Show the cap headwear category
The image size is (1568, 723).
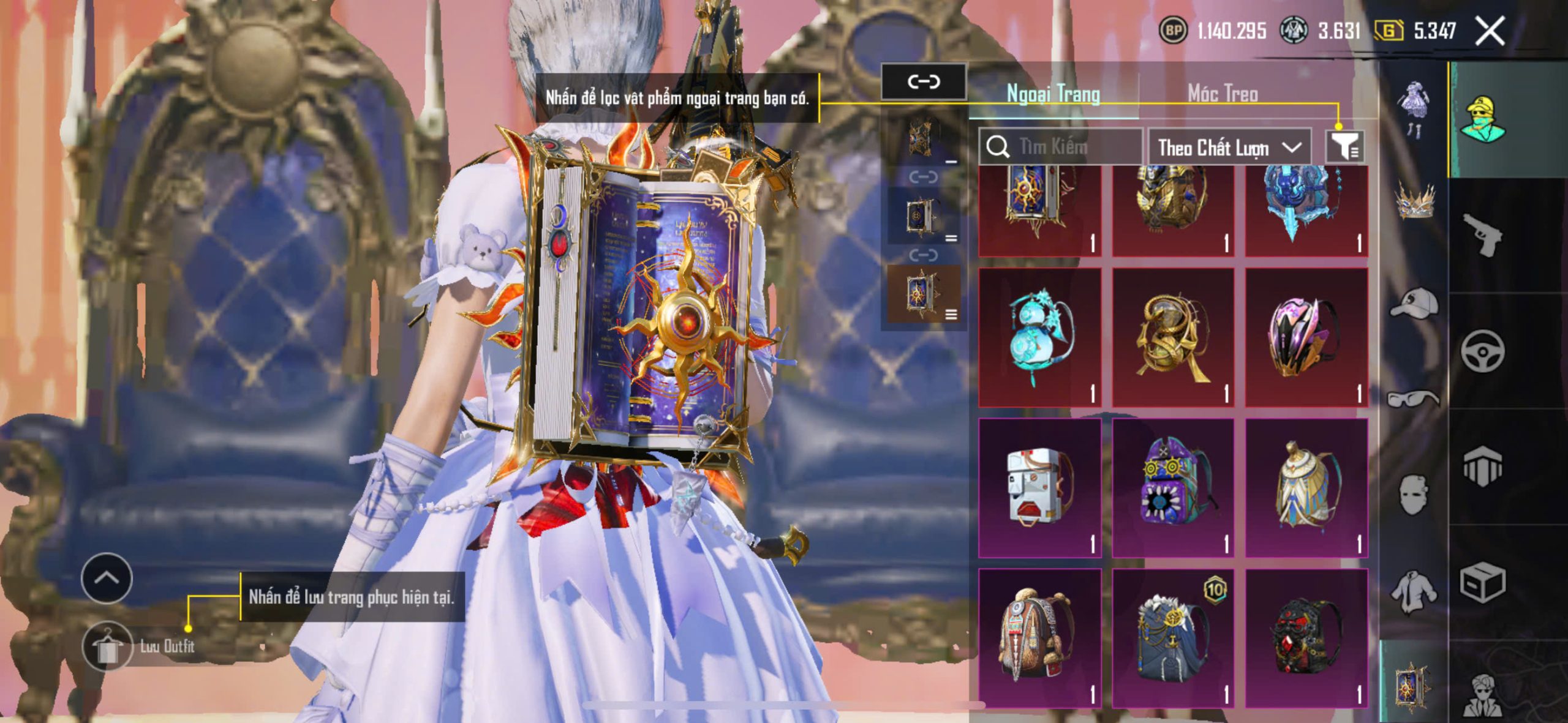(x=1414, y=302)
